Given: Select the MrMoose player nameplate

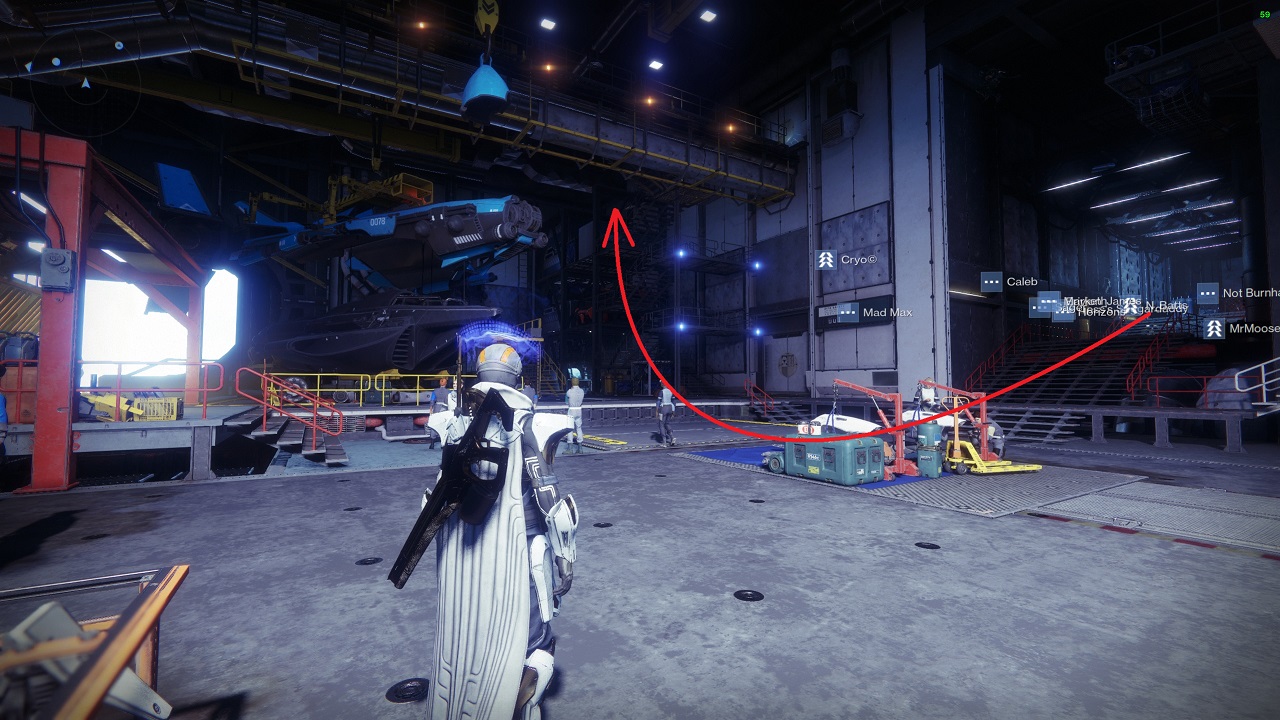Looking at the screenshot, I should coord(1242,328).
